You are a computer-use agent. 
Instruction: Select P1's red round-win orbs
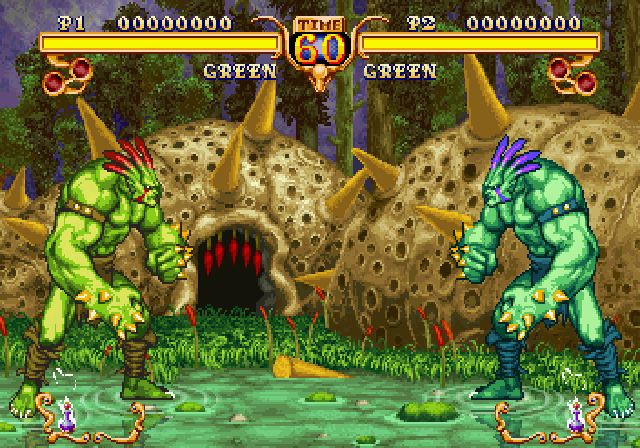69,71
